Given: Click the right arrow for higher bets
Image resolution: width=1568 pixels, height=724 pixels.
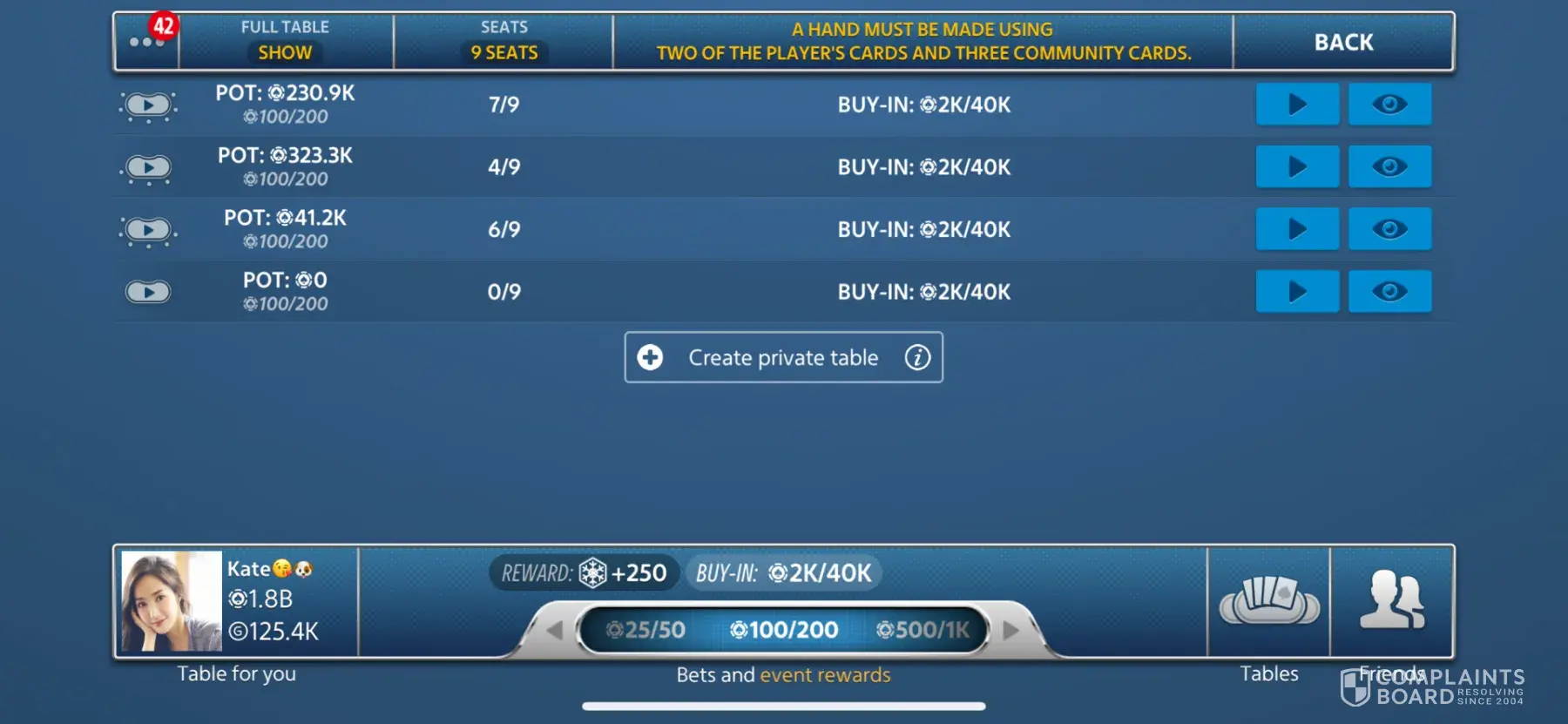Looking at the screenshot, I should pyautogui.click(x=1010, y=630).
